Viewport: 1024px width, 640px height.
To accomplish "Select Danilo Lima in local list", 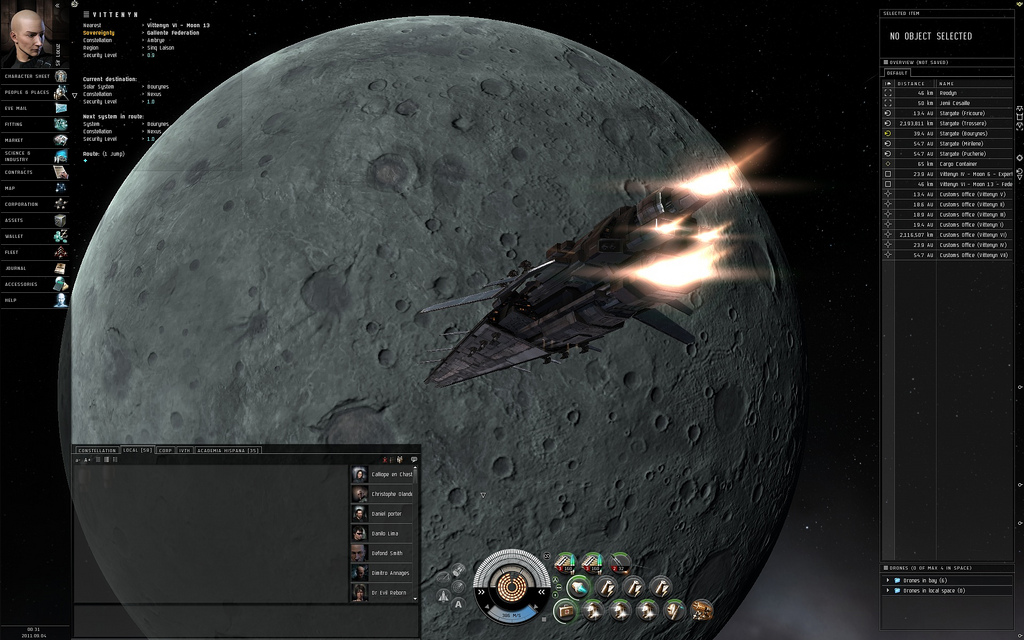I will pyautogui.click(x=384, y=533).
